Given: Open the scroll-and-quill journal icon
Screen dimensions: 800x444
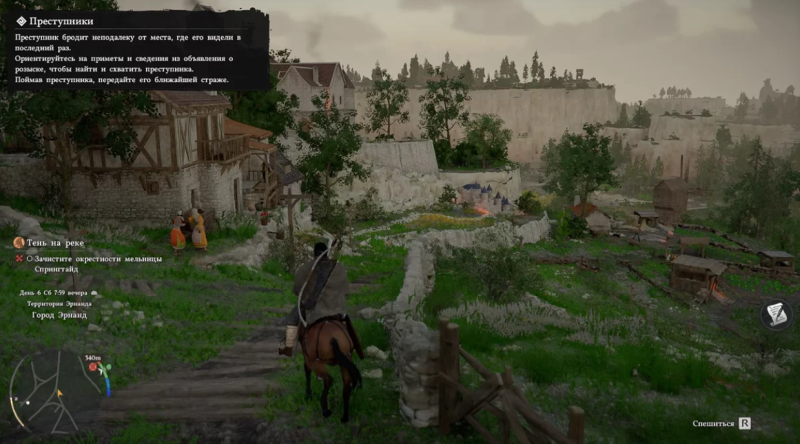Looking at the screenshot, I should coord(777,315).
